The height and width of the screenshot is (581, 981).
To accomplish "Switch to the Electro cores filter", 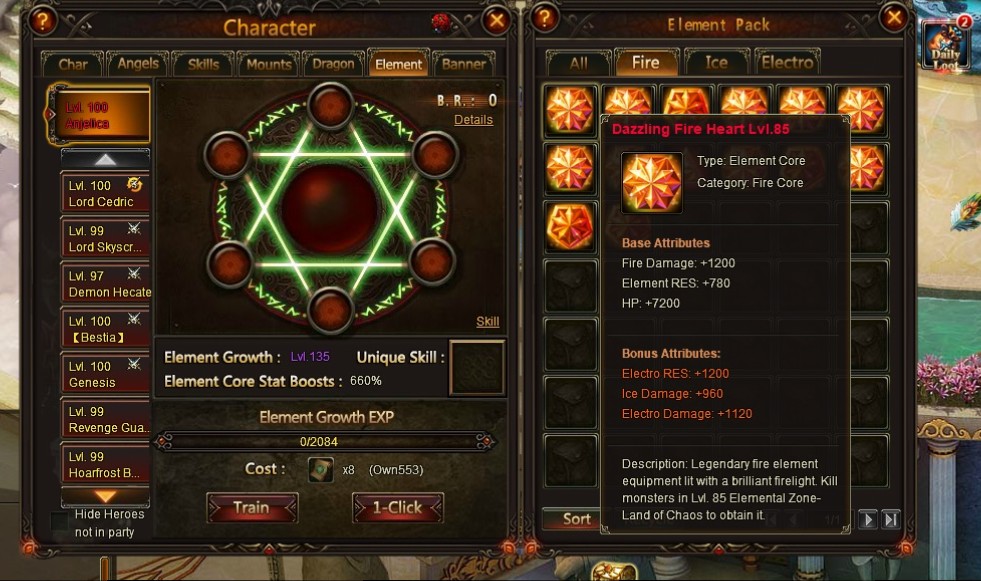I will tap(788, 62).
